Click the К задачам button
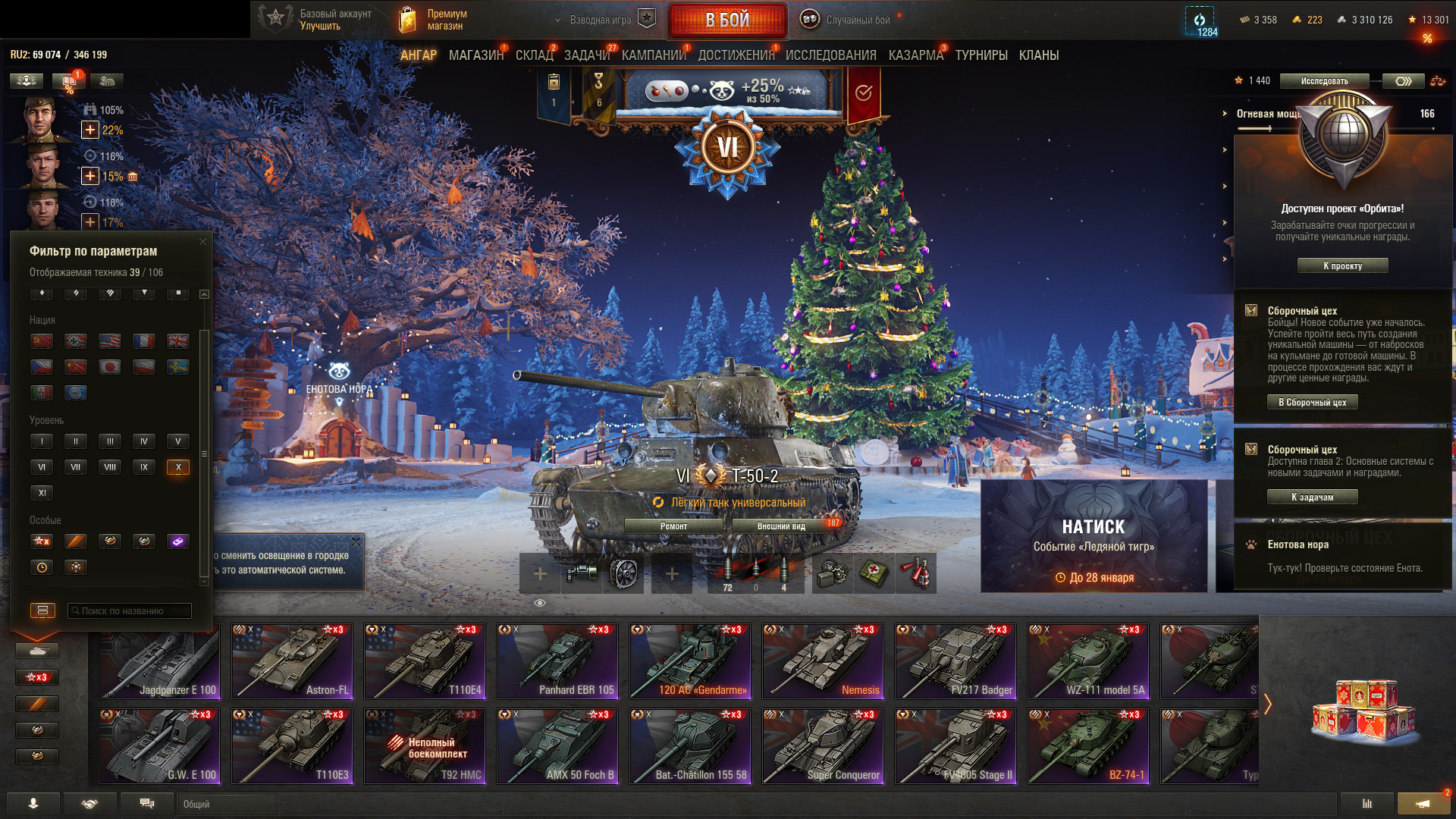The height and width of the screenshot is (819, 1456). pos(1312,497)
